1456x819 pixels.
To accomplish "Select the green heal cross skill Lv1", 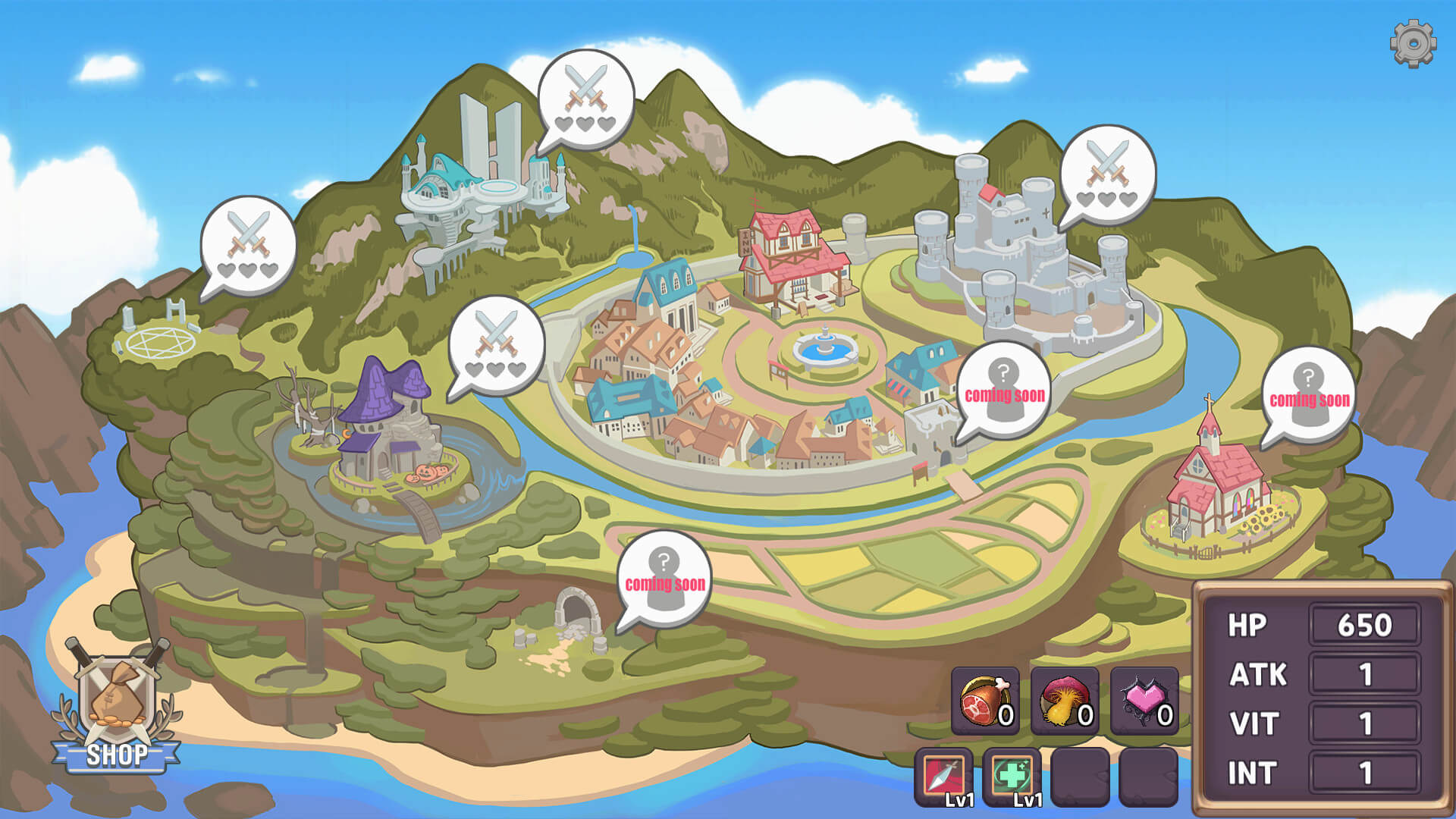I will (x=1012, y=777).
